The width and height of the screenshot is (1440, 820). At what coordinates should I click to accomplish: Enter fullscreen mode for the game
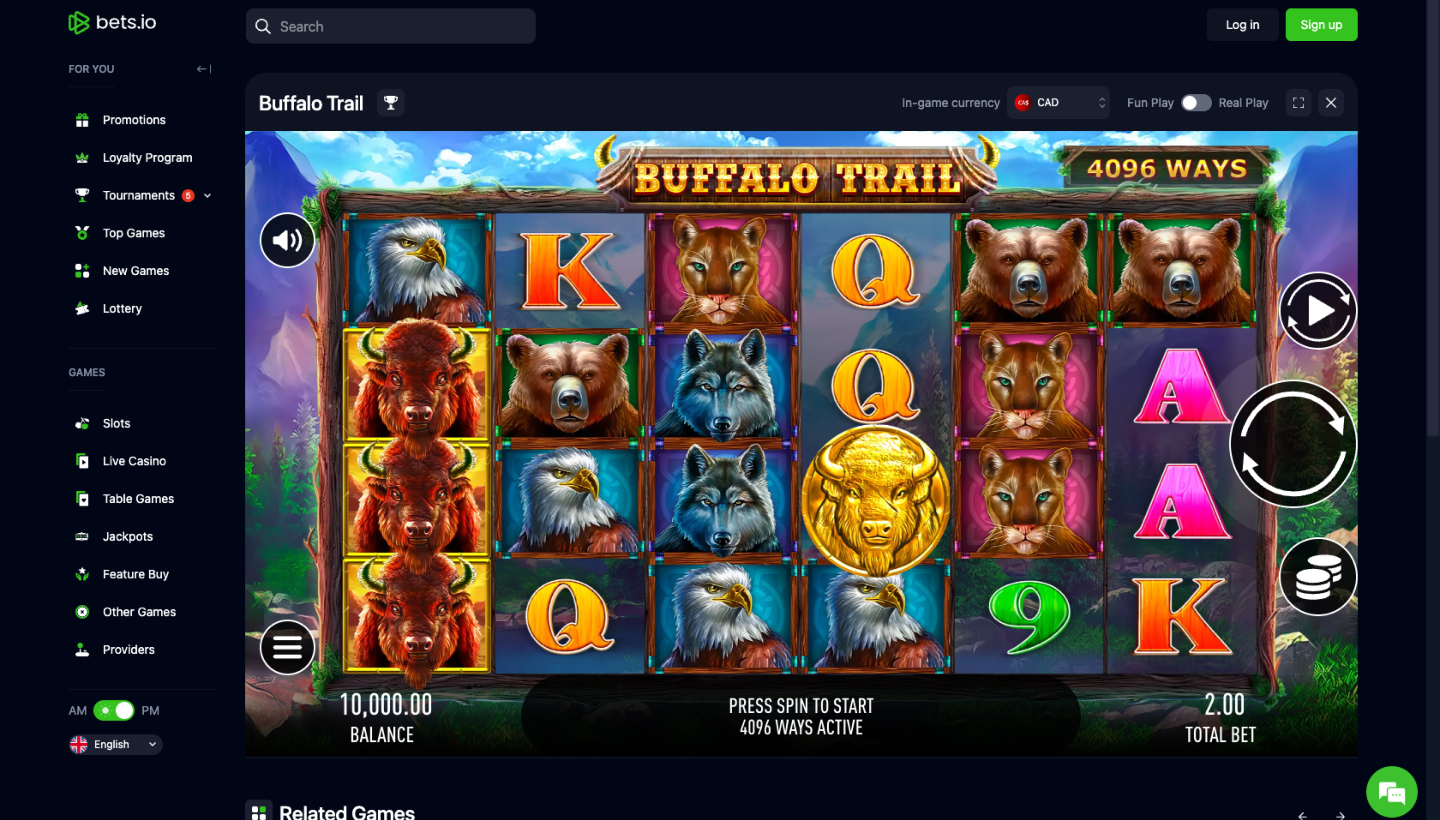click(1297, 102)
